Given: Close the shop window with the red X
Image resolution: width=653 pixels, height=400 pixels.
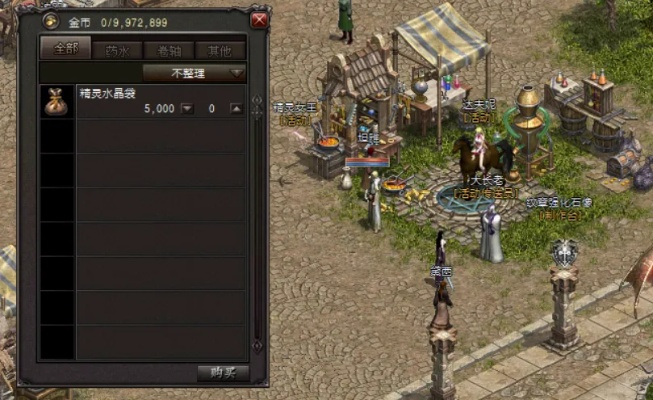Looking at the screenshot, I should point(259,20).
